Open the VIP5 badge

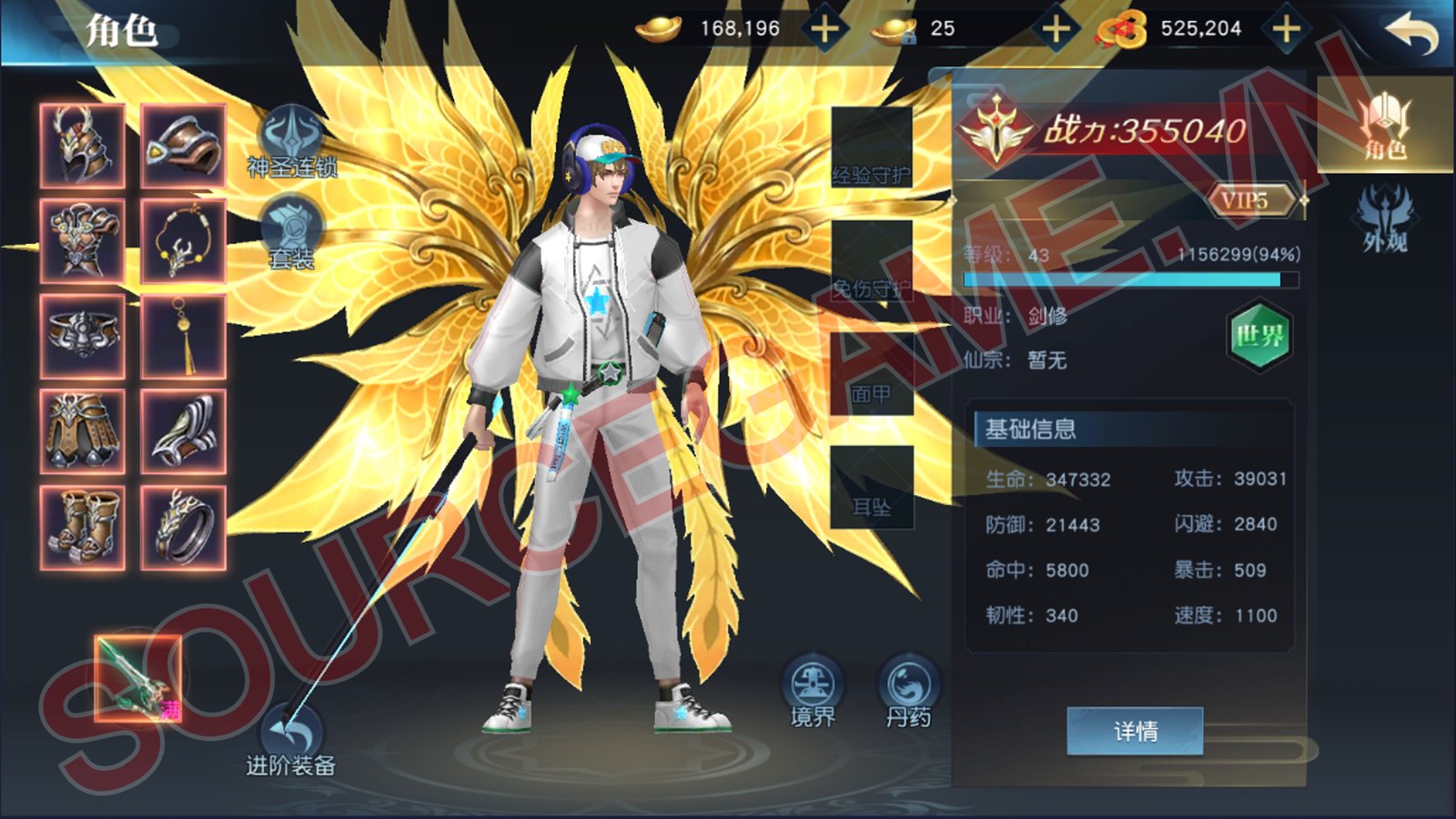(x=1249, y=200)
